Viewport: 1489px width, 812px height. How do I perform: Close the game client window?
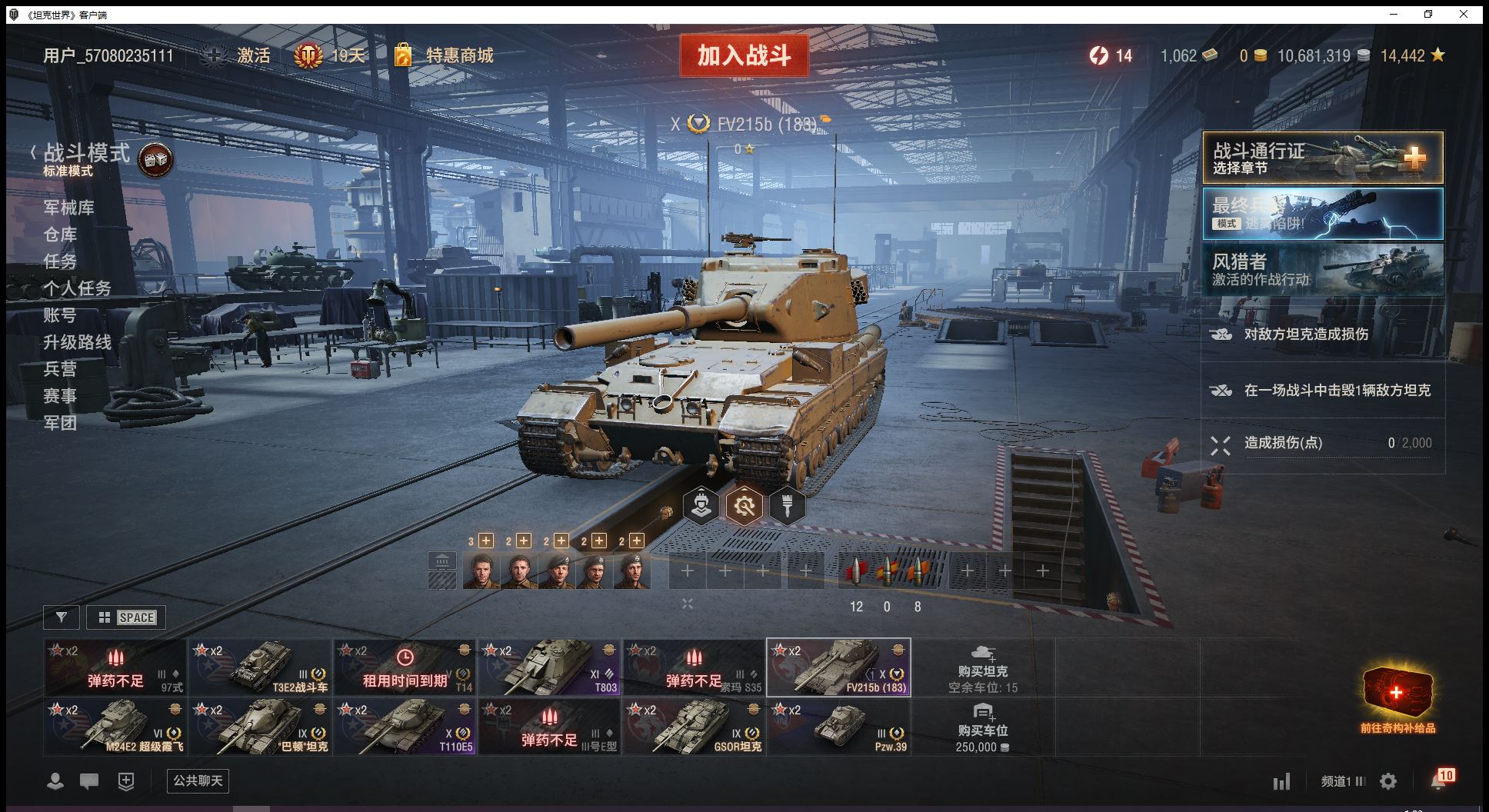pyautogui.click(x=1464, y=14)
